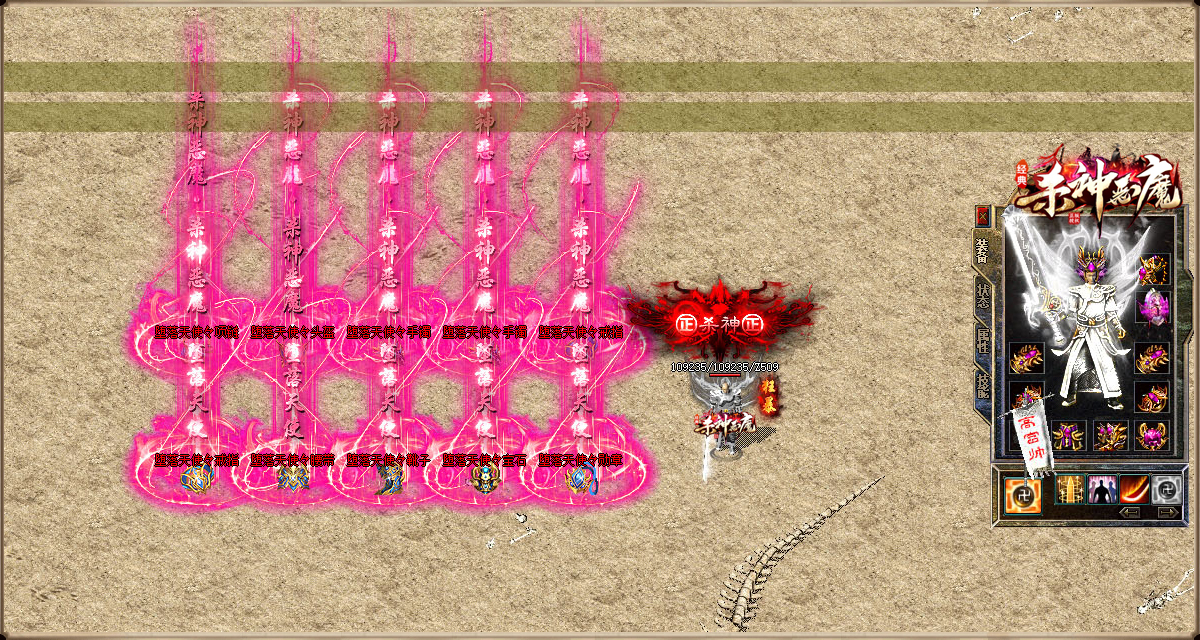Select the gray swastika skill icon
The image size is (1200, 640).
pos(1166,489)
